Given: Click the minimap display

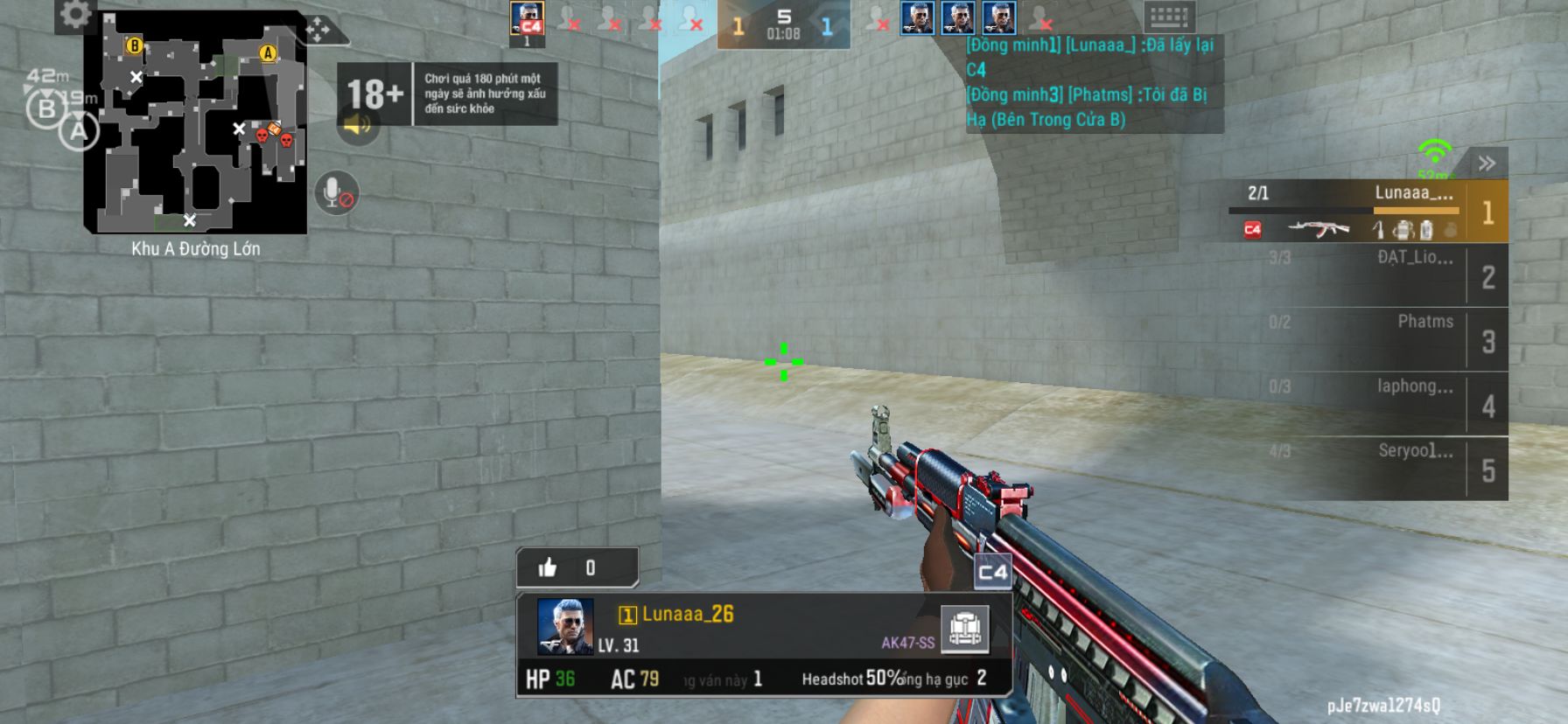Looking at the screenshot, I should (195, 123).
